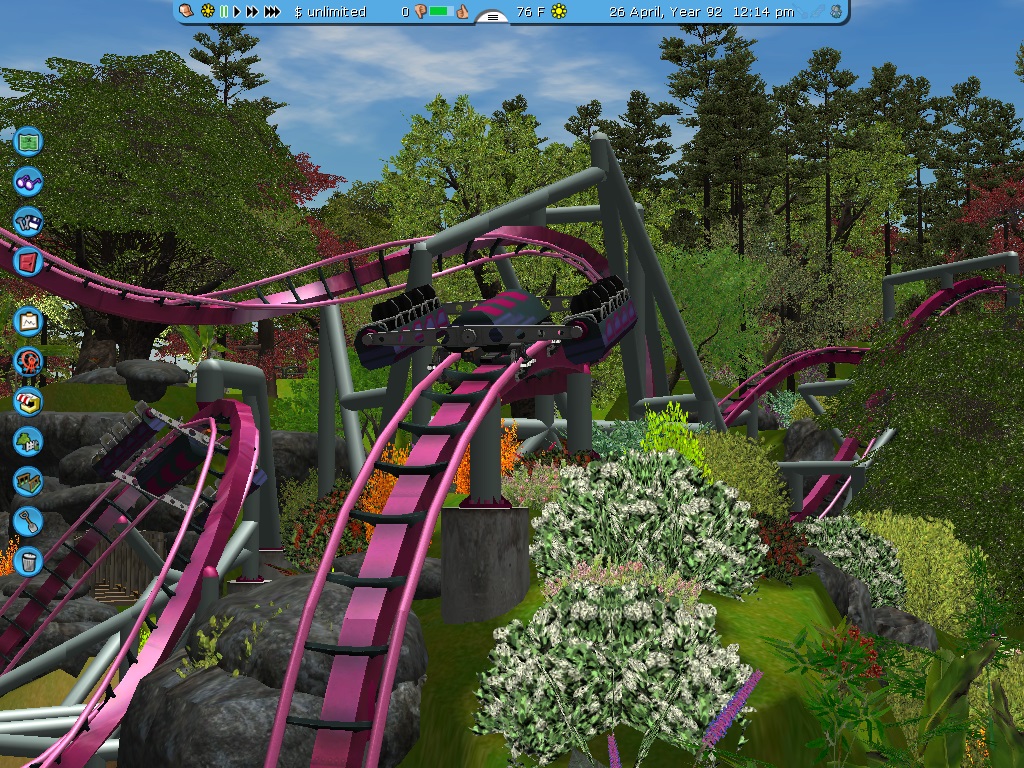Click the red door exit icon

tap(29, 262)
